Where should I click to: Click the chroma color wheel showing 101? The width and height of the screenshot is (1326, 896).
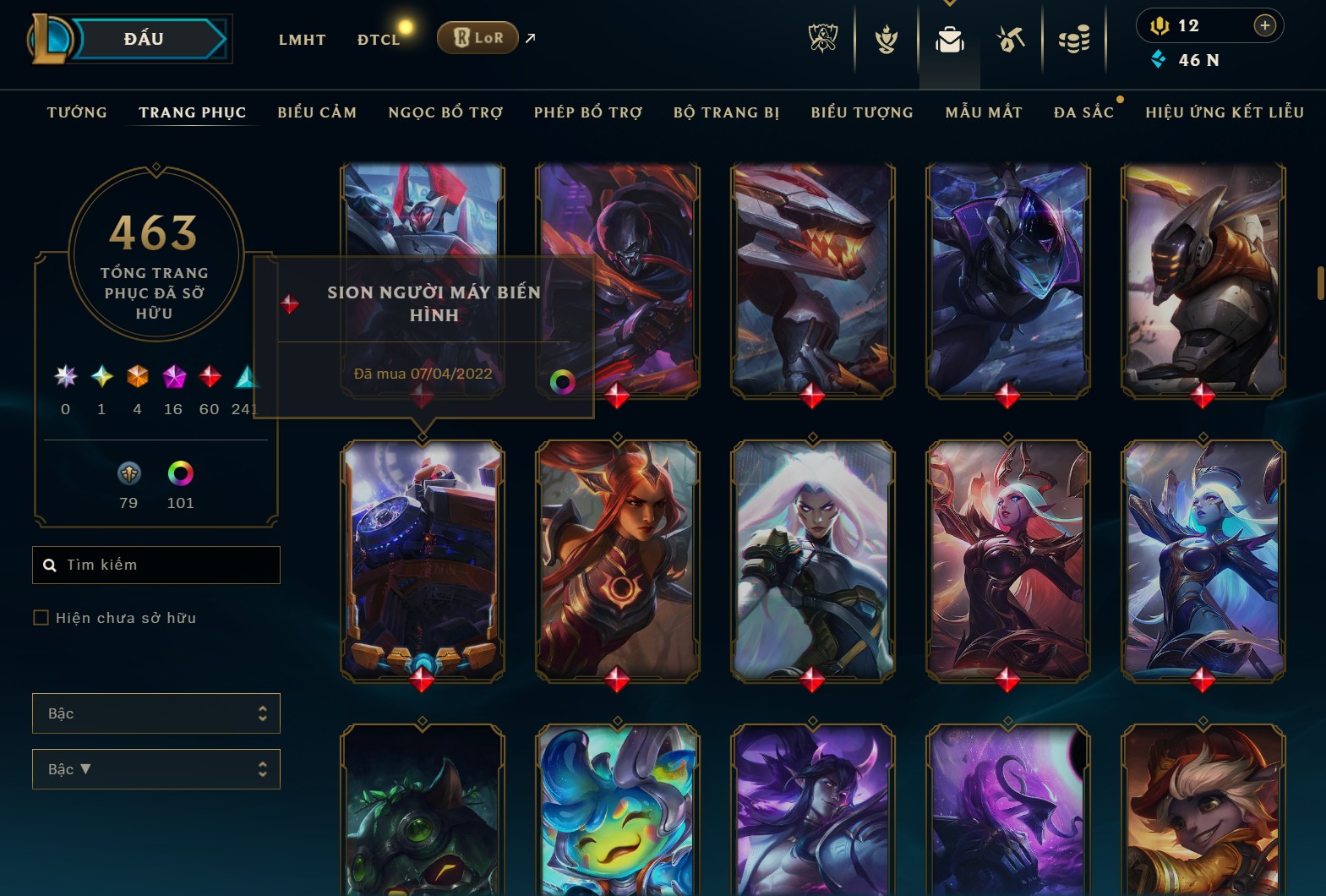coord(180,473)
